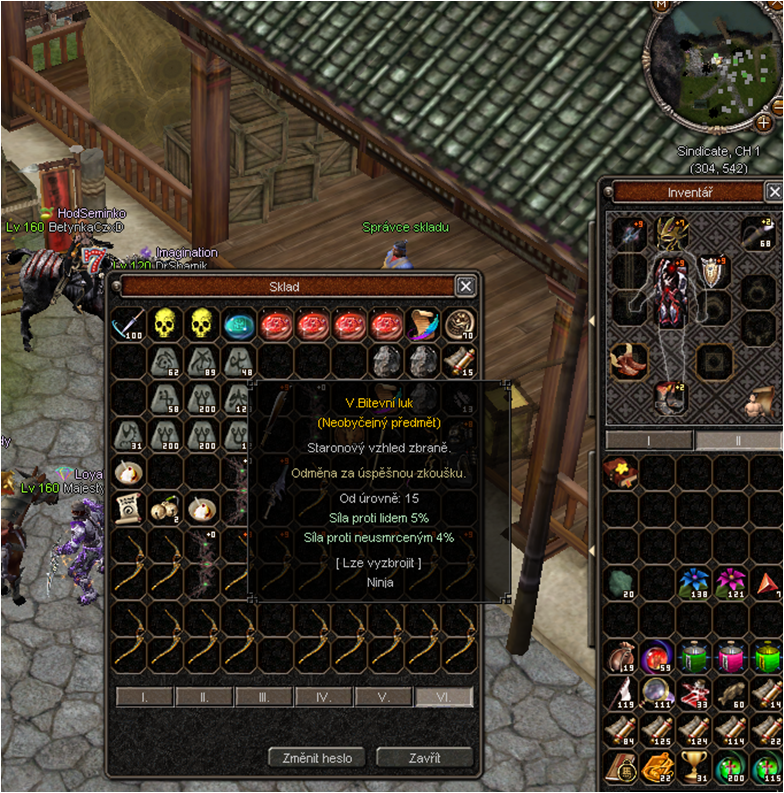Image resolution: width=784 pixels, height=793 pixels.
Task: Zoom in on the minimap
Action: pyautogui.click(x=764, y=124)
